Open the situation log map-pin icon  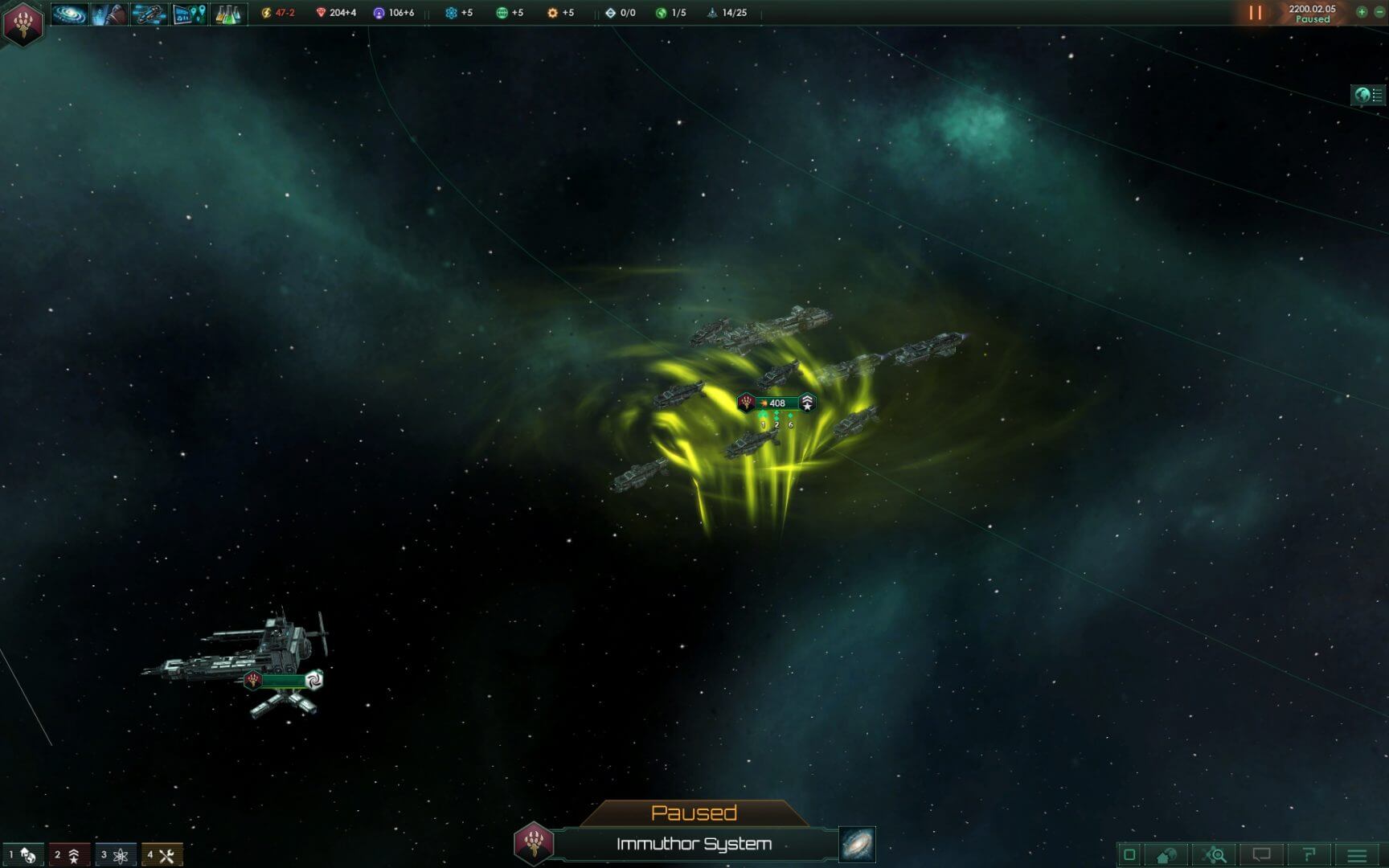(190, 14)
